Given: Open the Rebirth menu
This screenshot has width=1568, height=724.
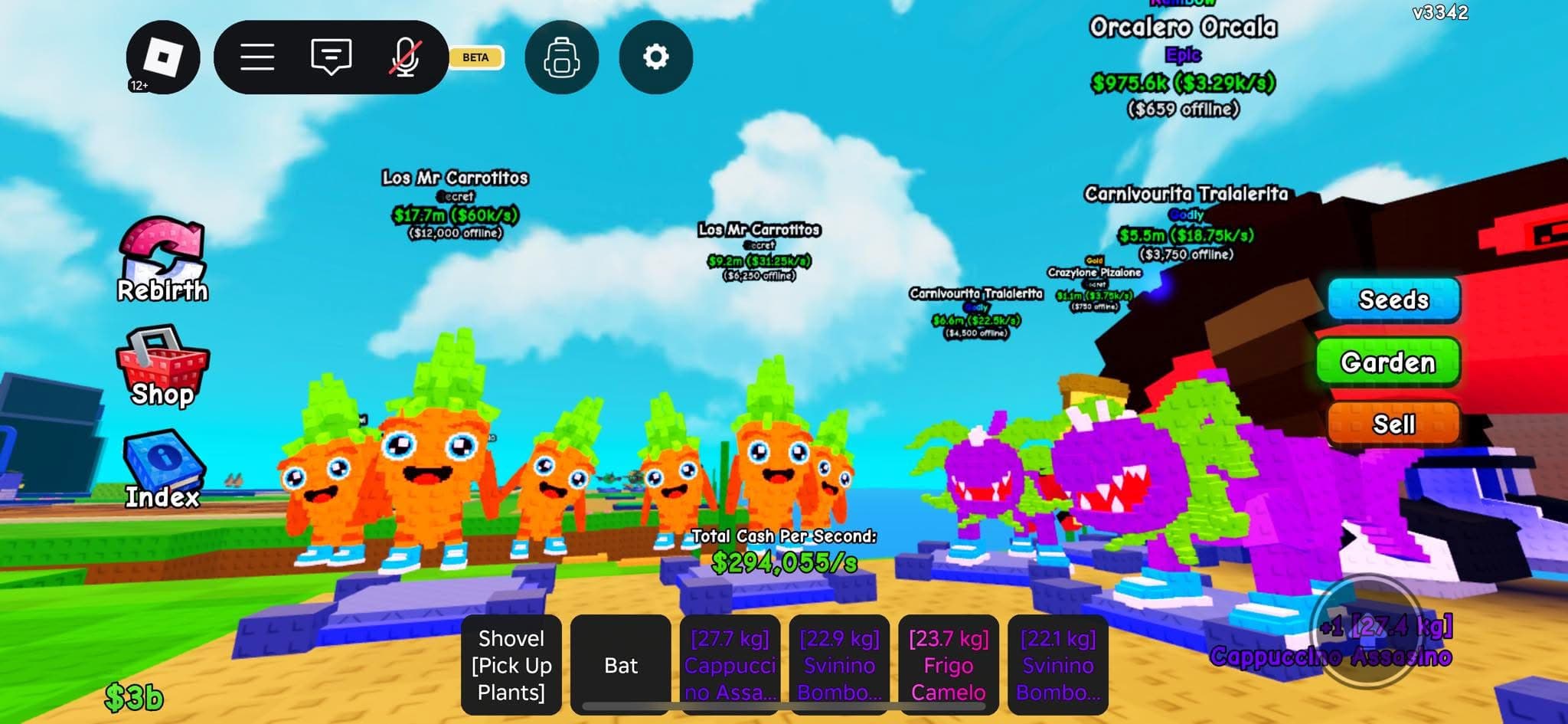Looking at the screenshot, I should coord(162,260).
